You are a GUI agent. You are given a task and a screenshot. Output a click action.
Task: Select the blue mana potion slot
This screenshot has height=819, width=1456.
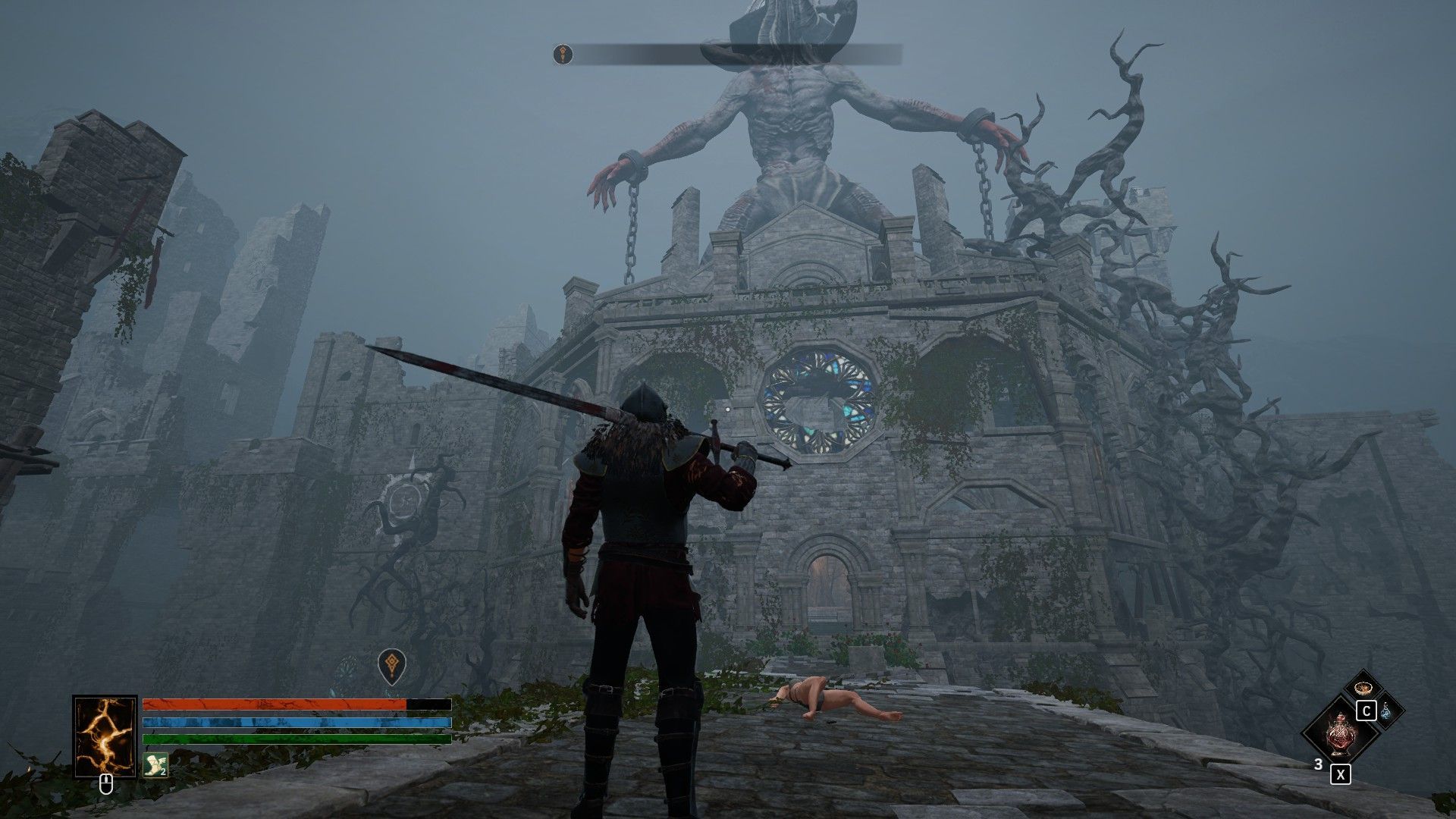coord(1385,711)
